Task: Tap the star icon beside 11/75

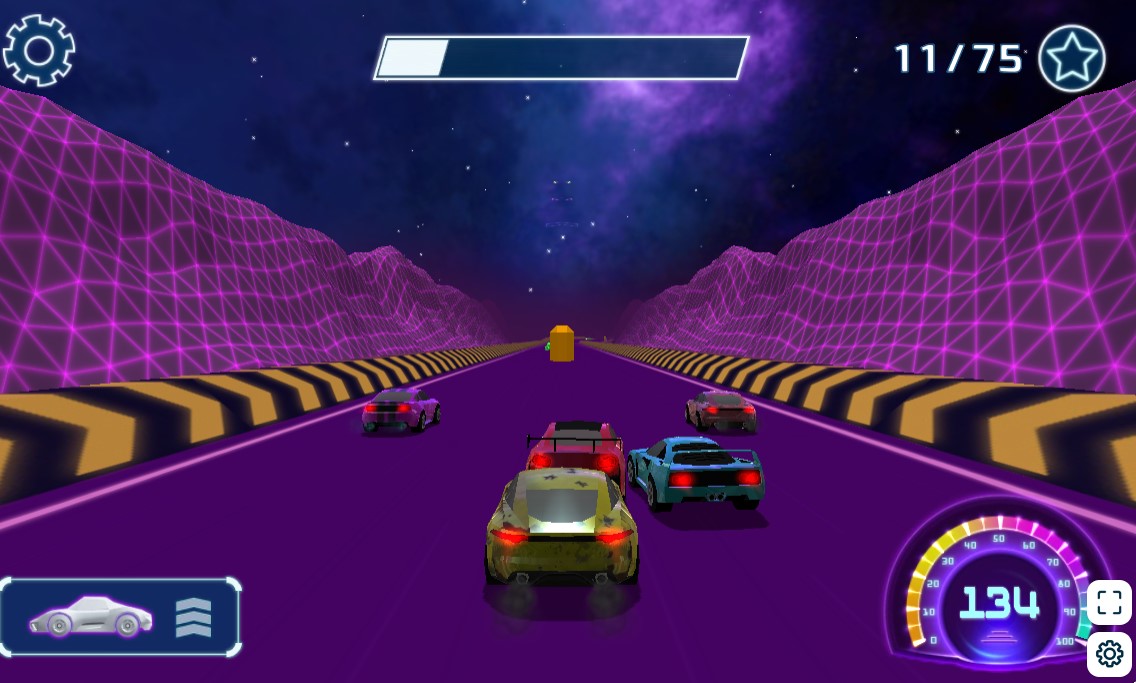Action: pos(1071,59)
